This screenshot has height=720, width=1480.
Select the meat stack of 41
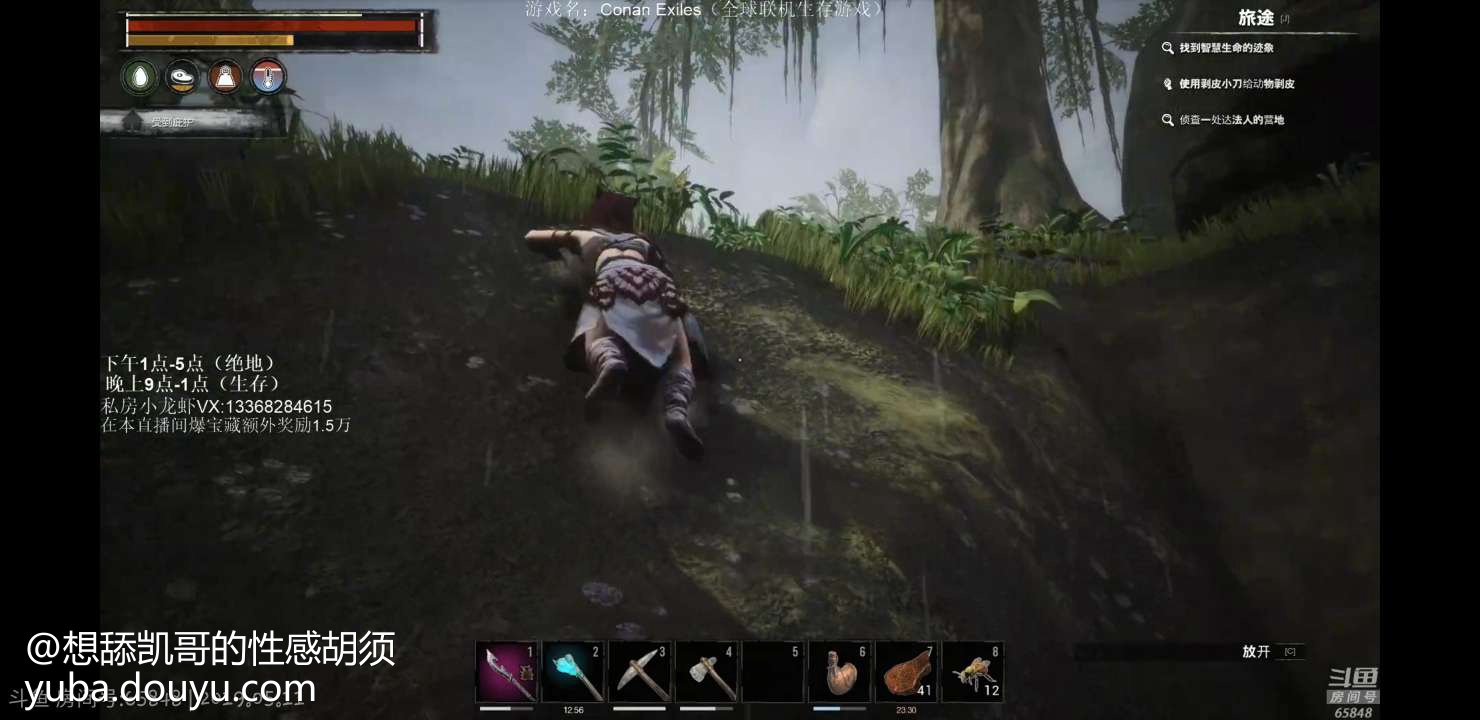pos(907,672)
